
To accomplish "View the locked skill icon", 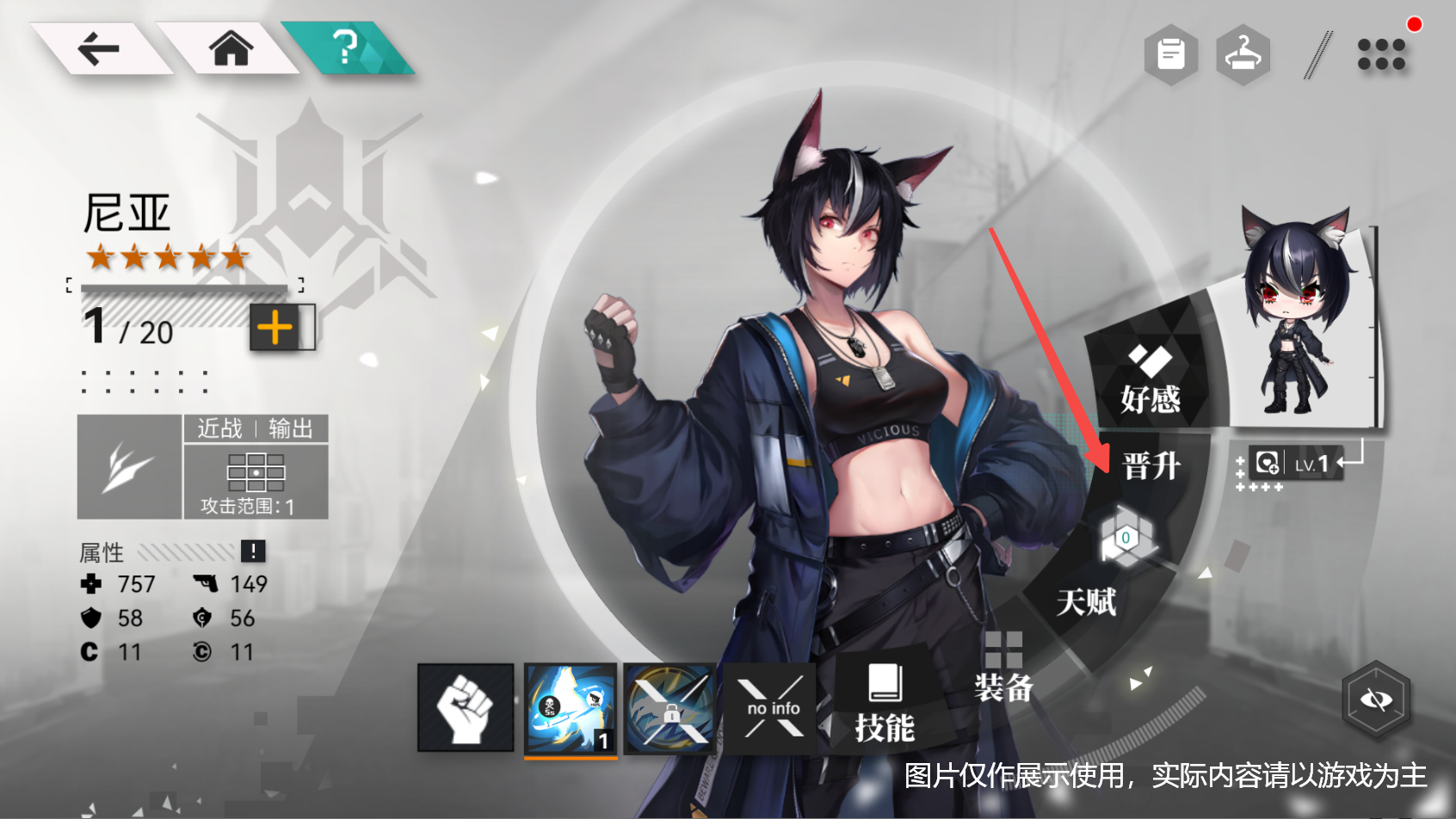I will coord(669,708).
